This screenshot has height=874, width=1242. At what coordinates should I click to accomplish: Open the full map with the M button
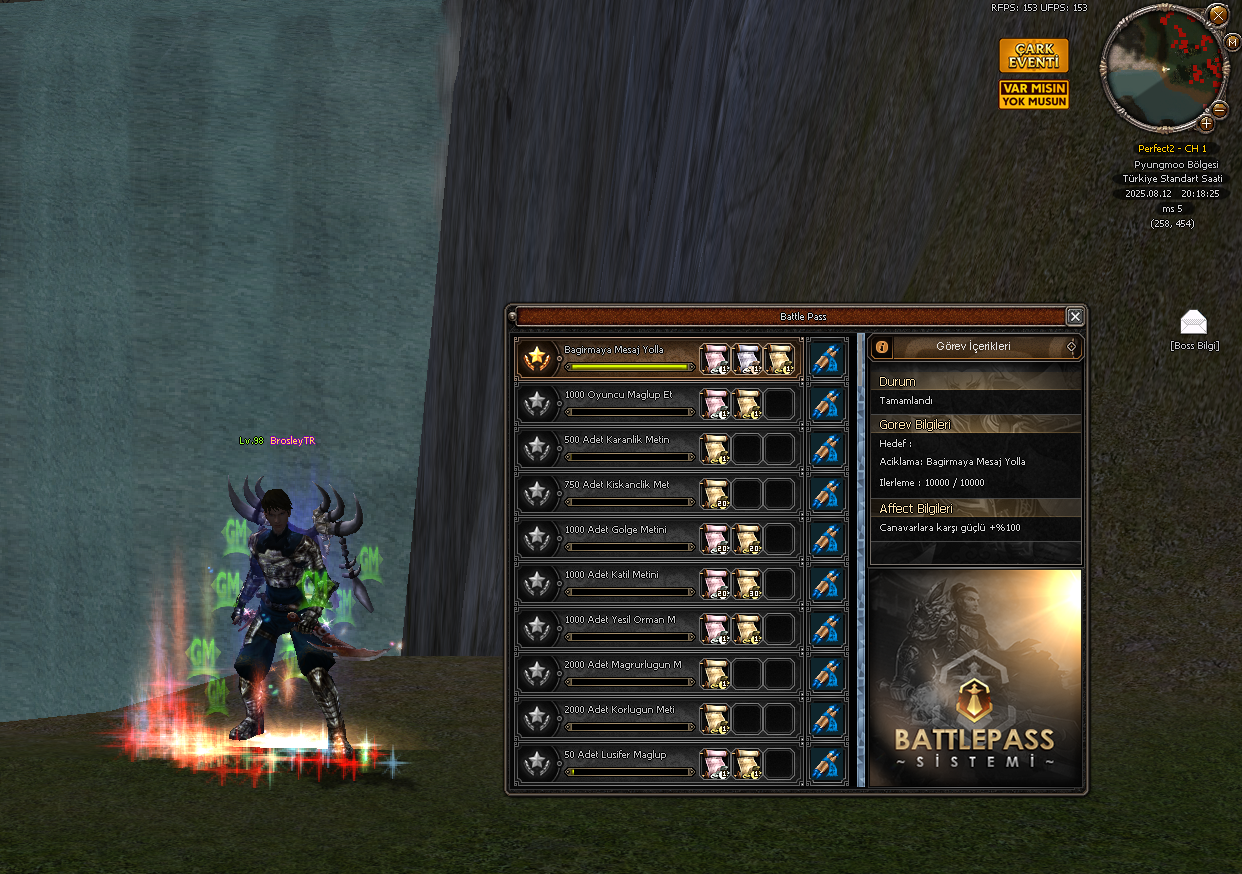coord(1233,42)
